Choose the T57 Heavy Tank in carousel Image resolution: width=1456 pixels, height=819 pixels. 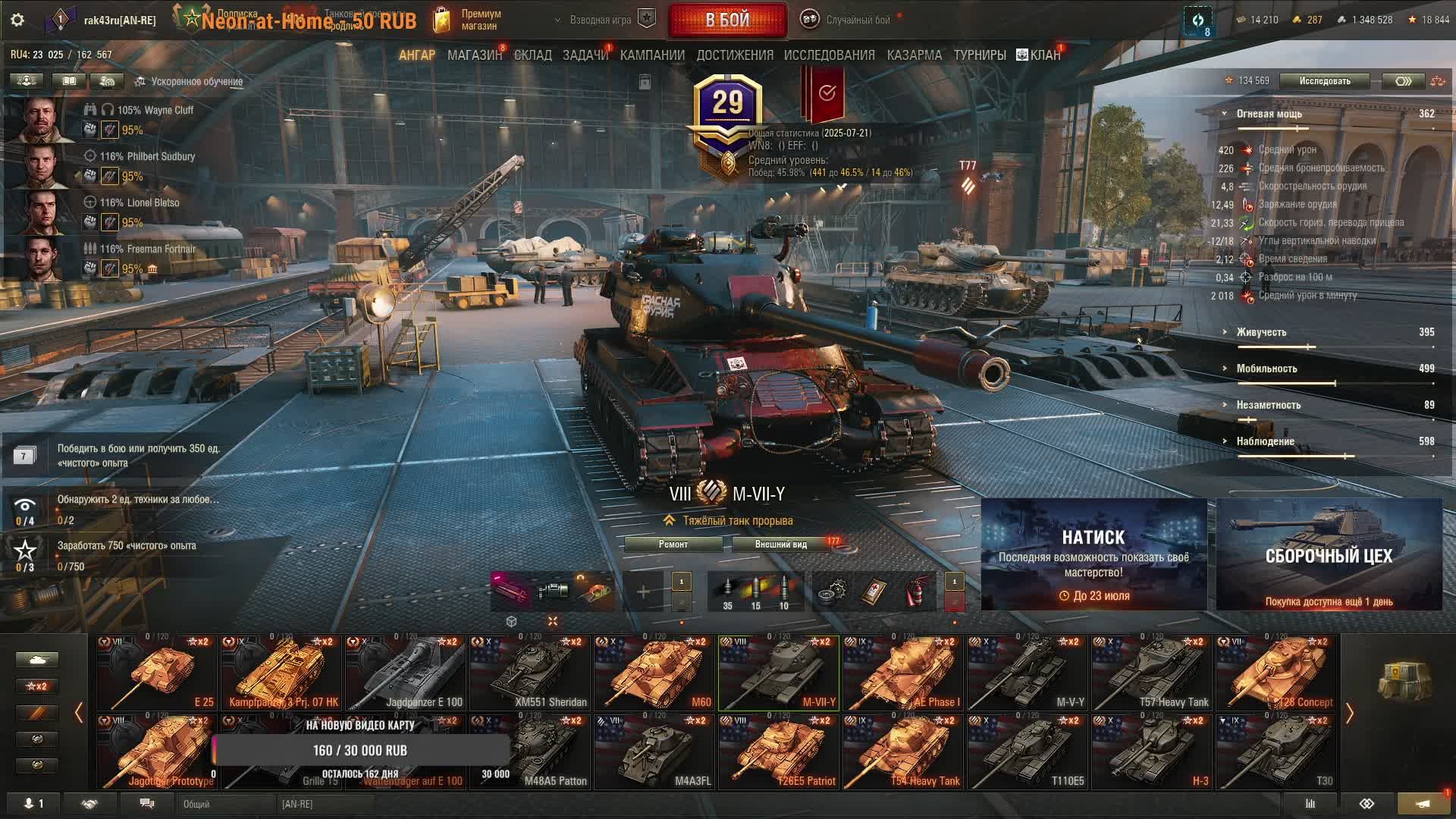(x=1150, y=673)
